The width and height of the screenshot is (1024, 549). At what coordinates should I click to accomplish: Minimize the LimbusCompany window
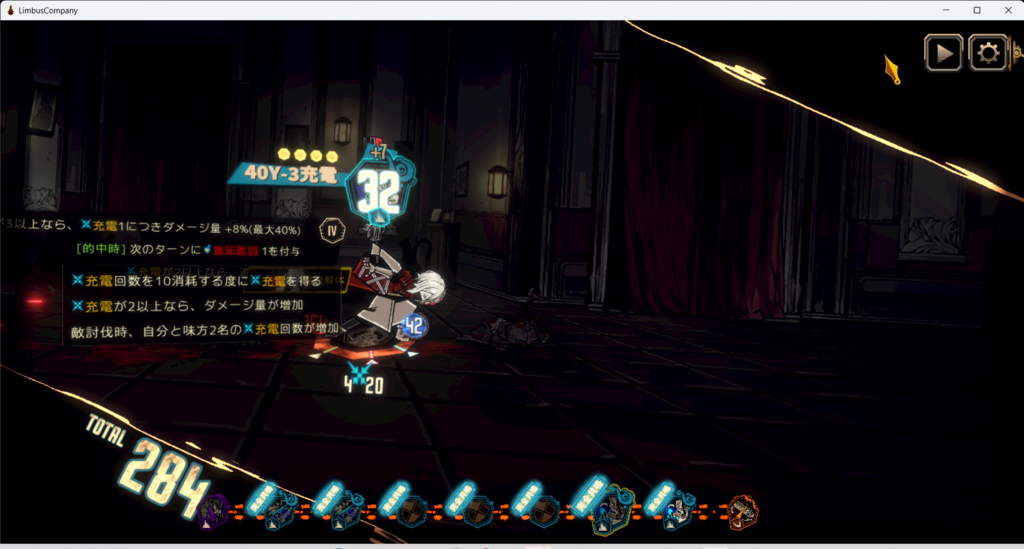945,10
